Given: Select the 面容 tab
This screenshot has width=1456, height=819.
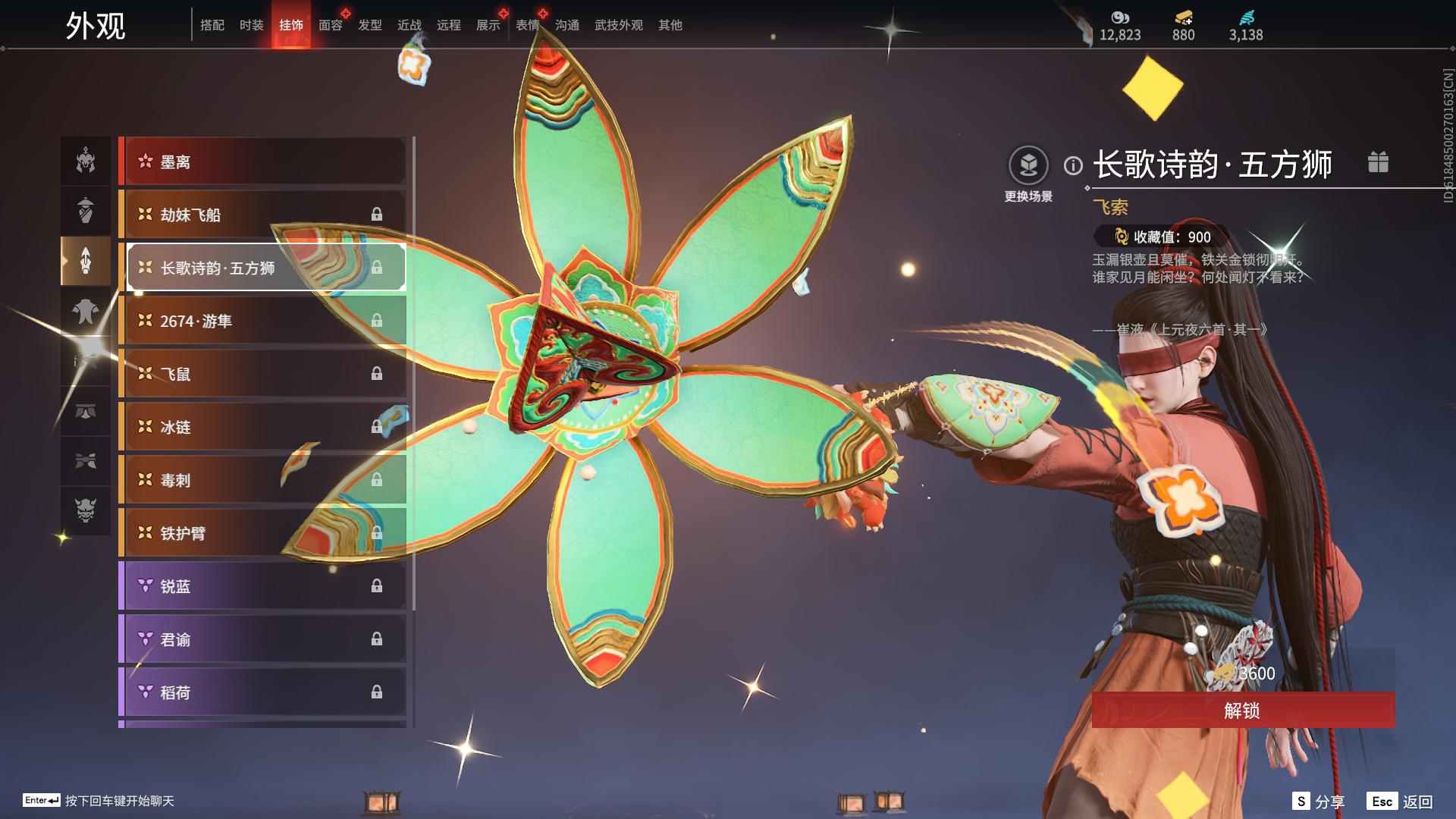Looking at the screenshot, I should (331, 25).
